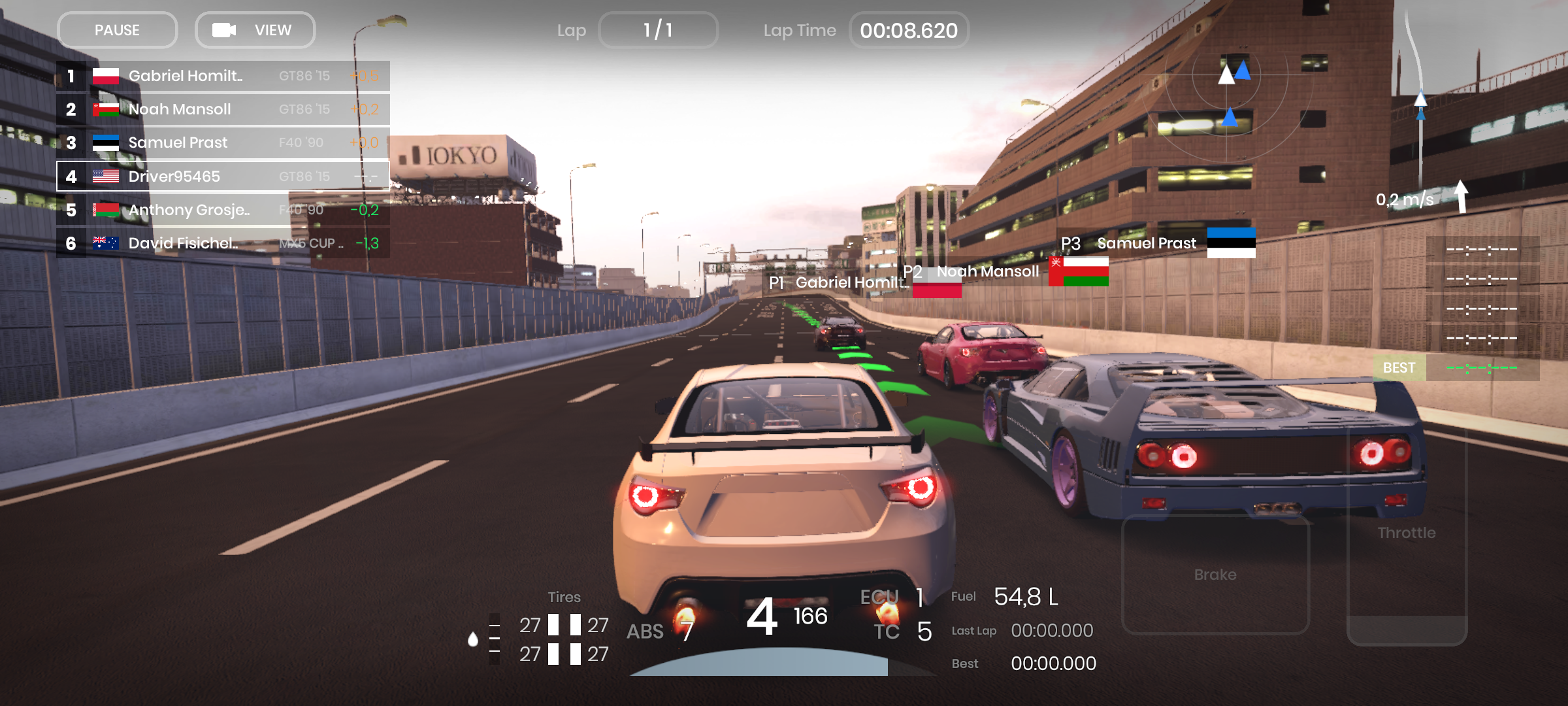Hit the Throttle pedal
Viewport: 1568px width, 706px height.
1407,536
